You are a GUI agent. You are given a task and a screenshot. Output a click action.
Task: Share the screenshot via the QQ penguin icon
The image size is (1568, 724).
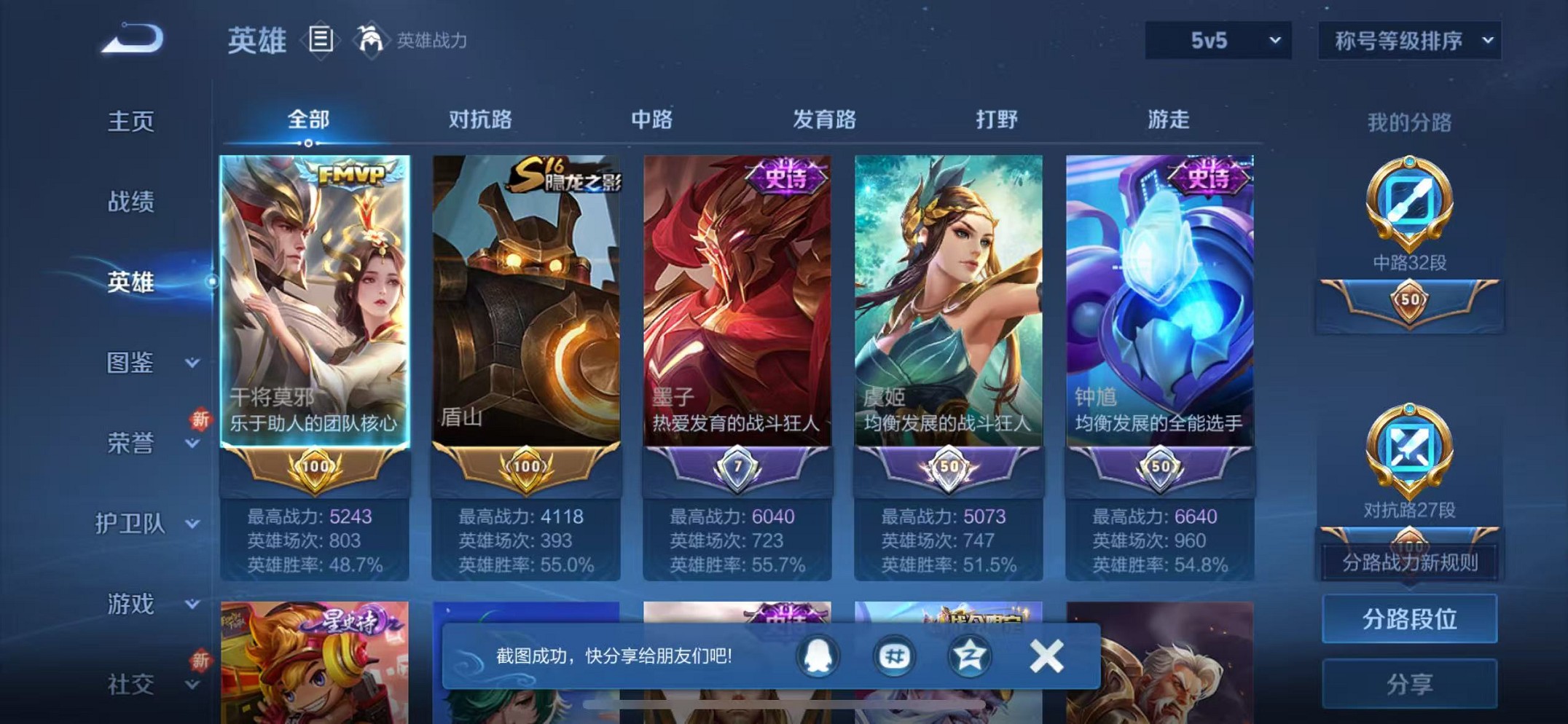pos(816,655)
